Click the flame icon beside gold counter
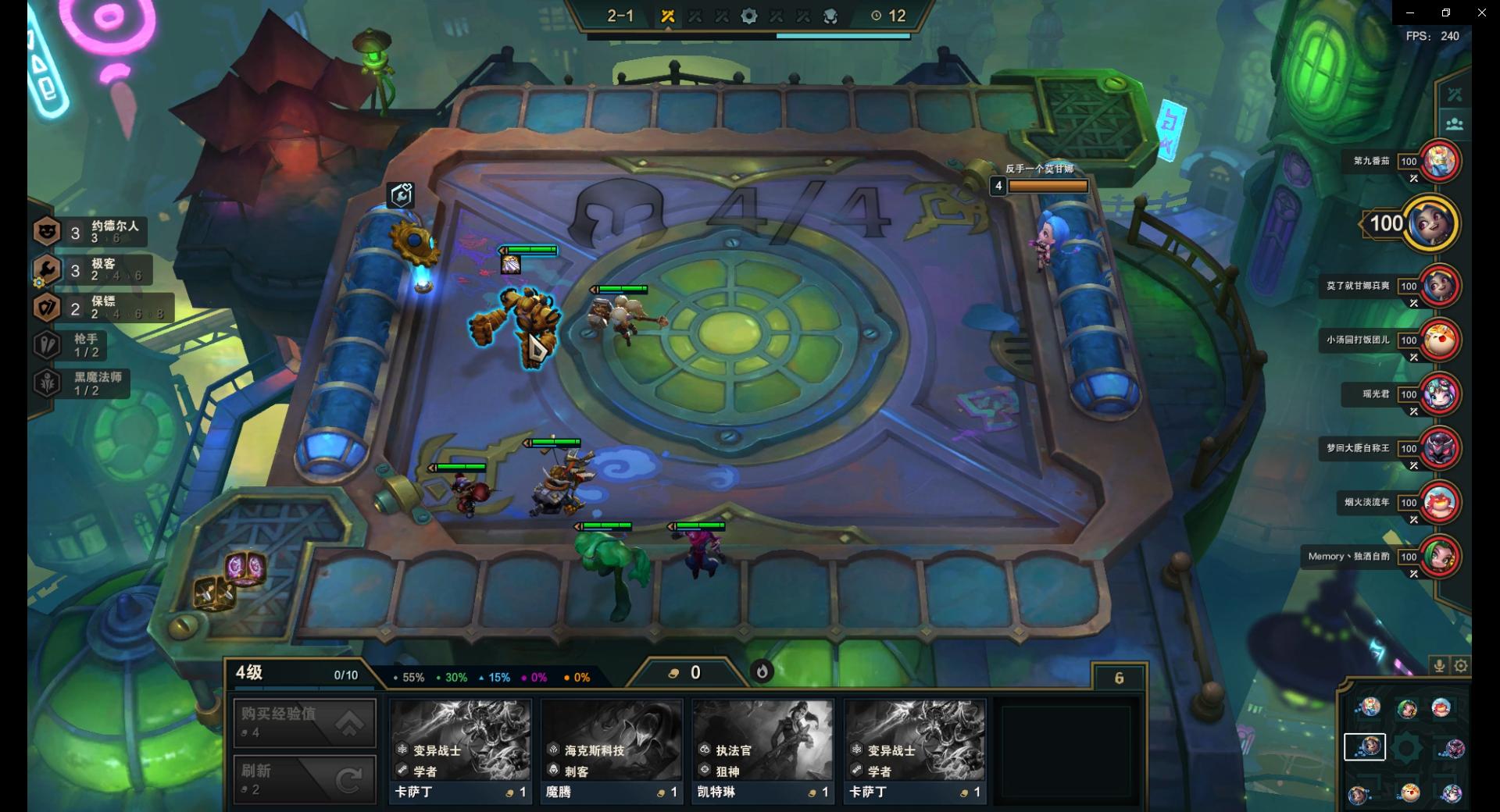 click(762, 671)
